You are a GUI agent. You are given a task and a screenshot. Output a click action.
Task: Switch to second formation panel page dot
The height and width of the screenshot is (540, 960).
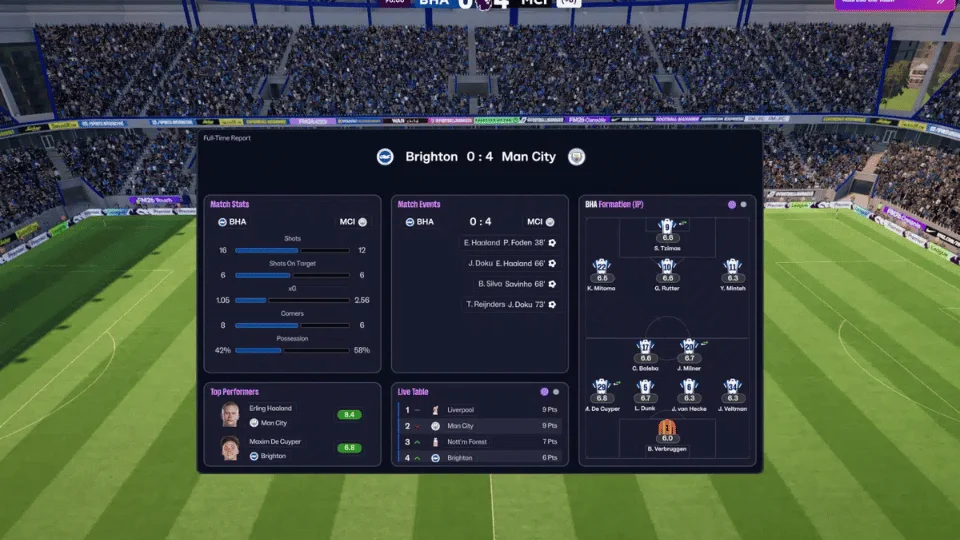[743, 205]
